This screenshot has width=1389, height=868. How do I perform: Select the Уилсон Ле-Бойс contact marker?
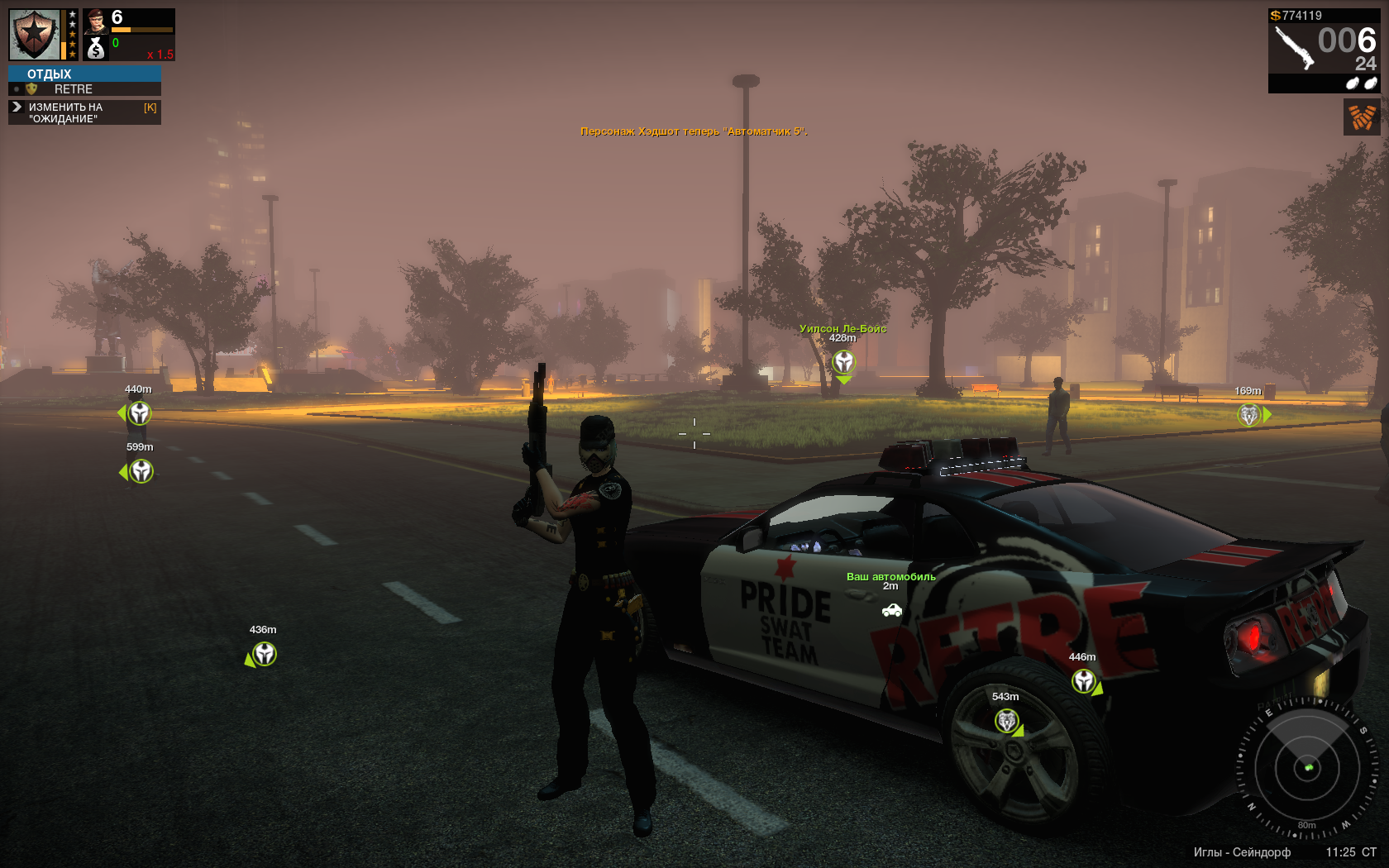tap(843, 362)
